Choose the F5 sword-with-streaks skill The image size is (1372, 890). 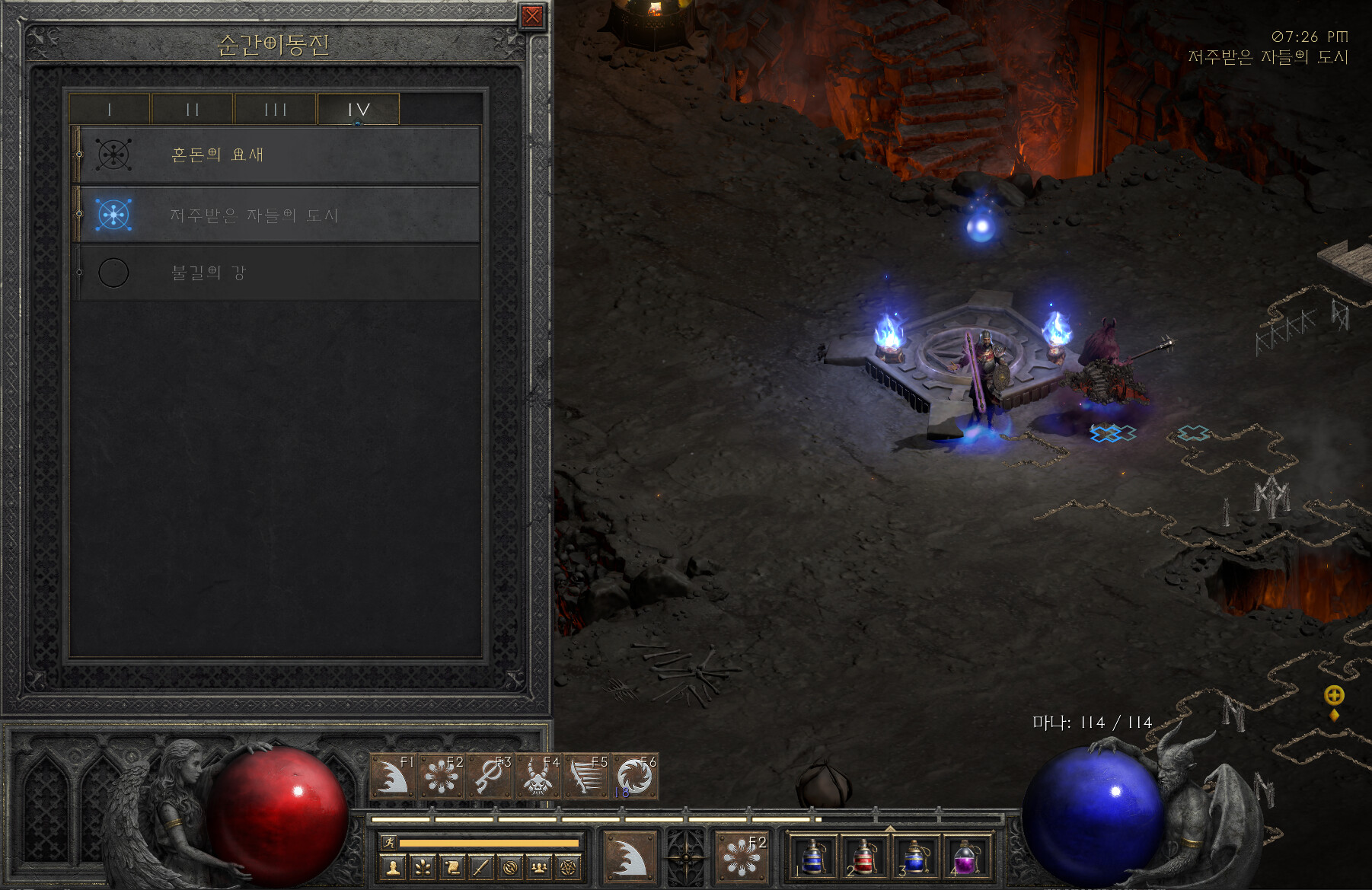pos(585,777)
